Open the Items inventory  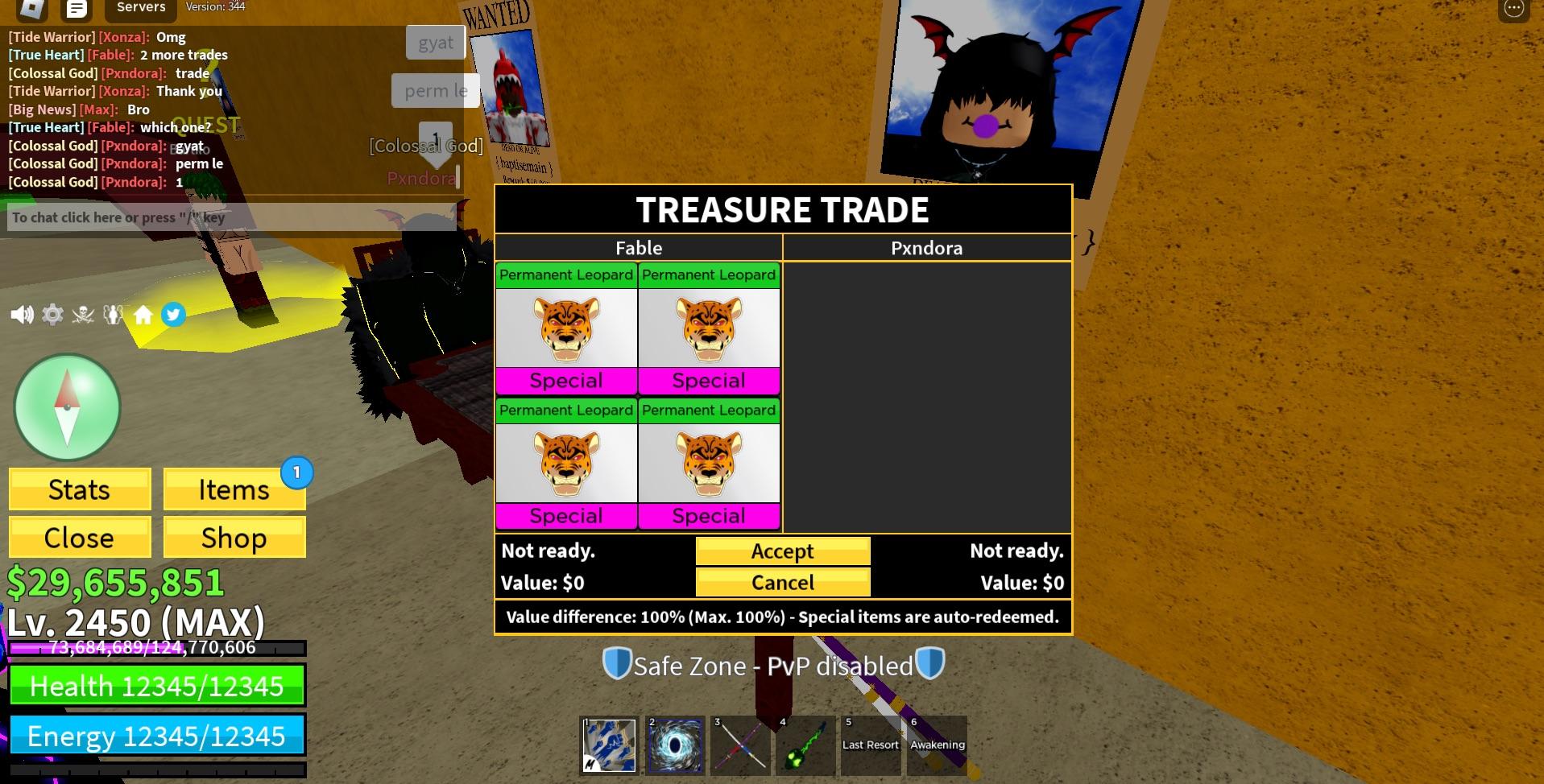point(234,489)
